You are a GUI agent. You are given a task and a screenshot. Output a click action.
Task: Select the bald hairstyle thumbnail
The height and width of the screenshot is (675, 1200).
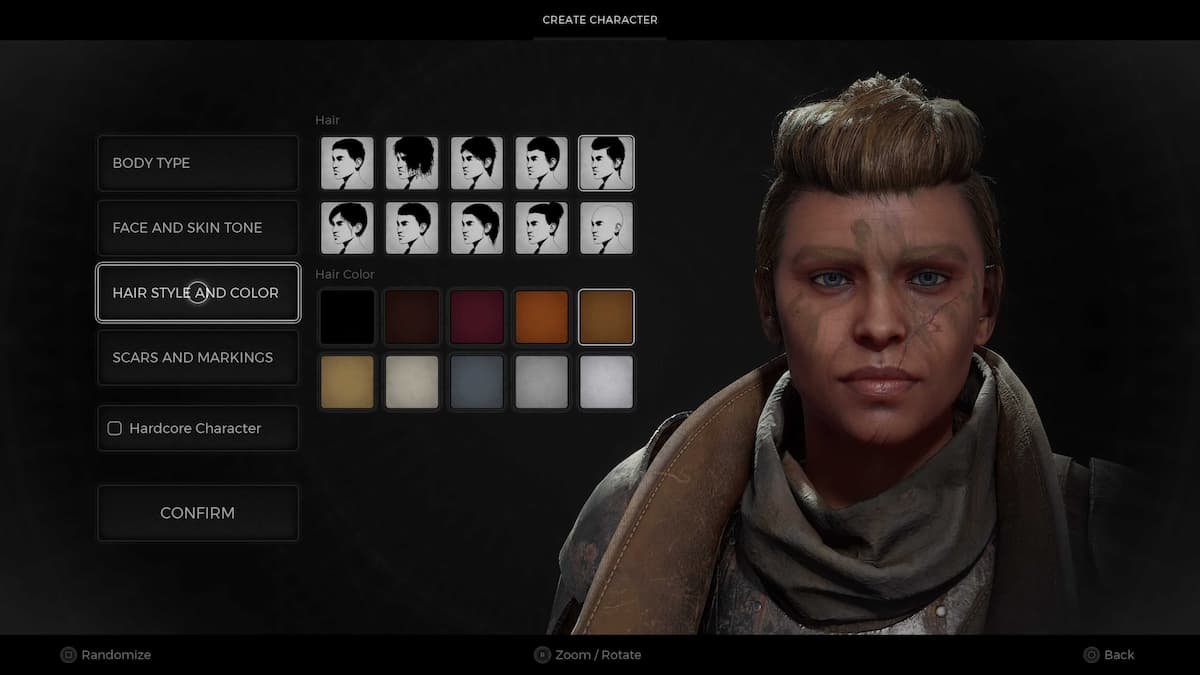coord(606,228)
